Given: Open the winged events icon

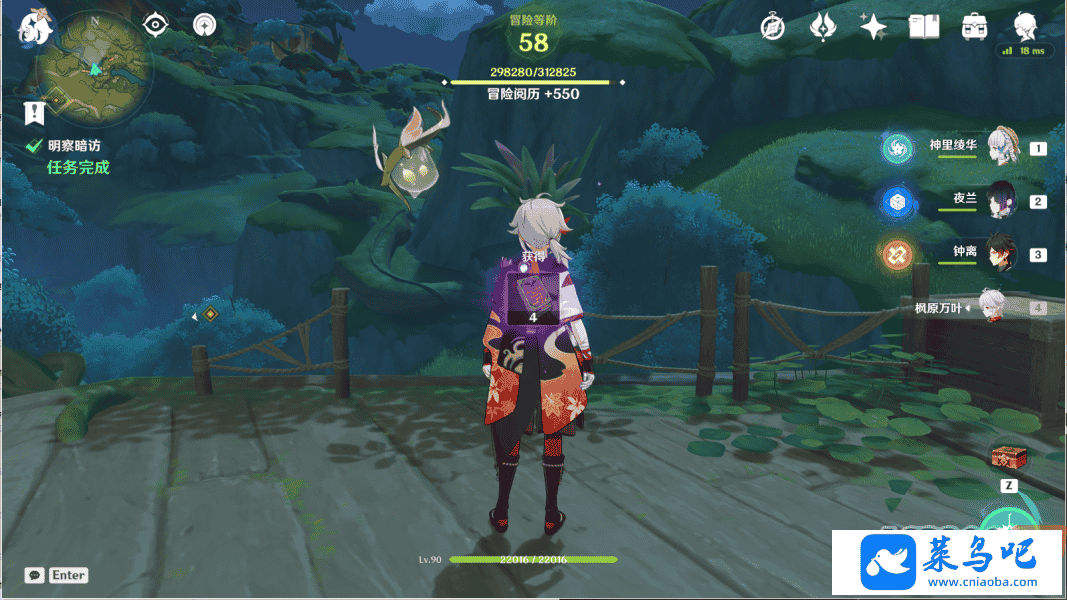Looking at the screenshot, I should (x=823, y=27).
